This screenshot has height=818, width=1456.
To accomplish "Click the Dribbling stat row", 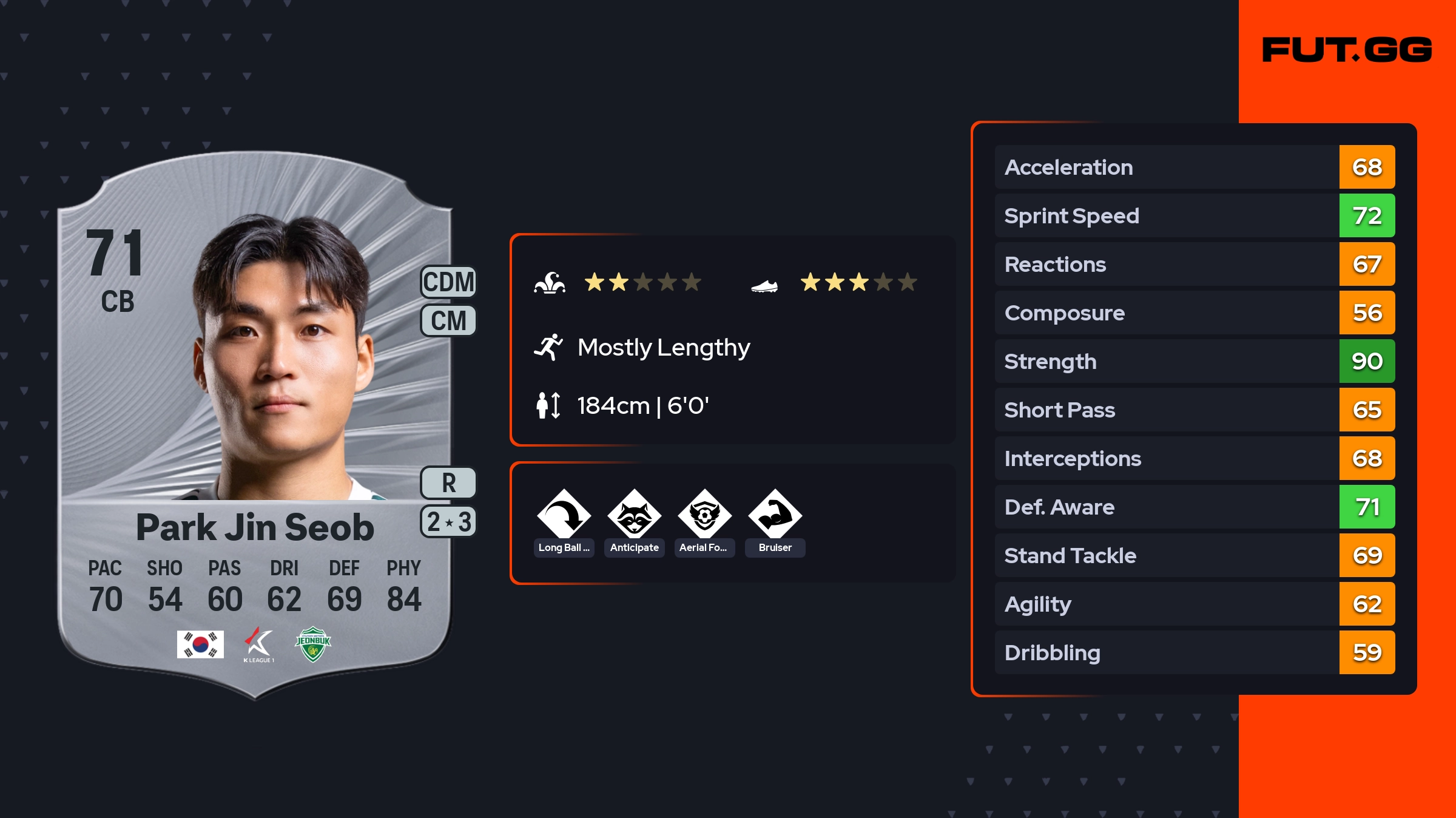I will tap(1194, 653).
